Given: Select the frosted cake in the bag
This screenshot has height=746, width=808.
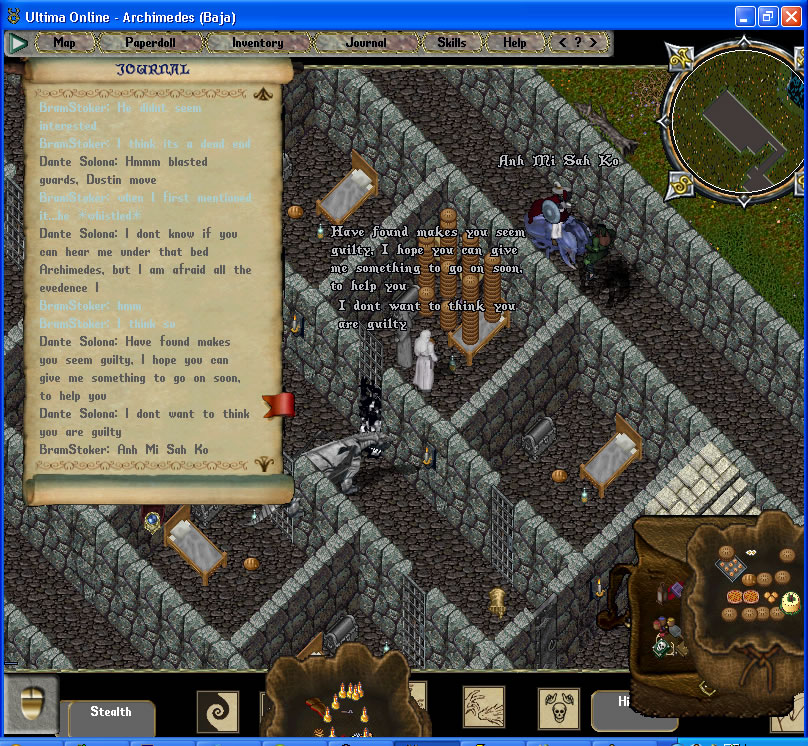Looking at the screenshot, I should (x=791, y=602).
